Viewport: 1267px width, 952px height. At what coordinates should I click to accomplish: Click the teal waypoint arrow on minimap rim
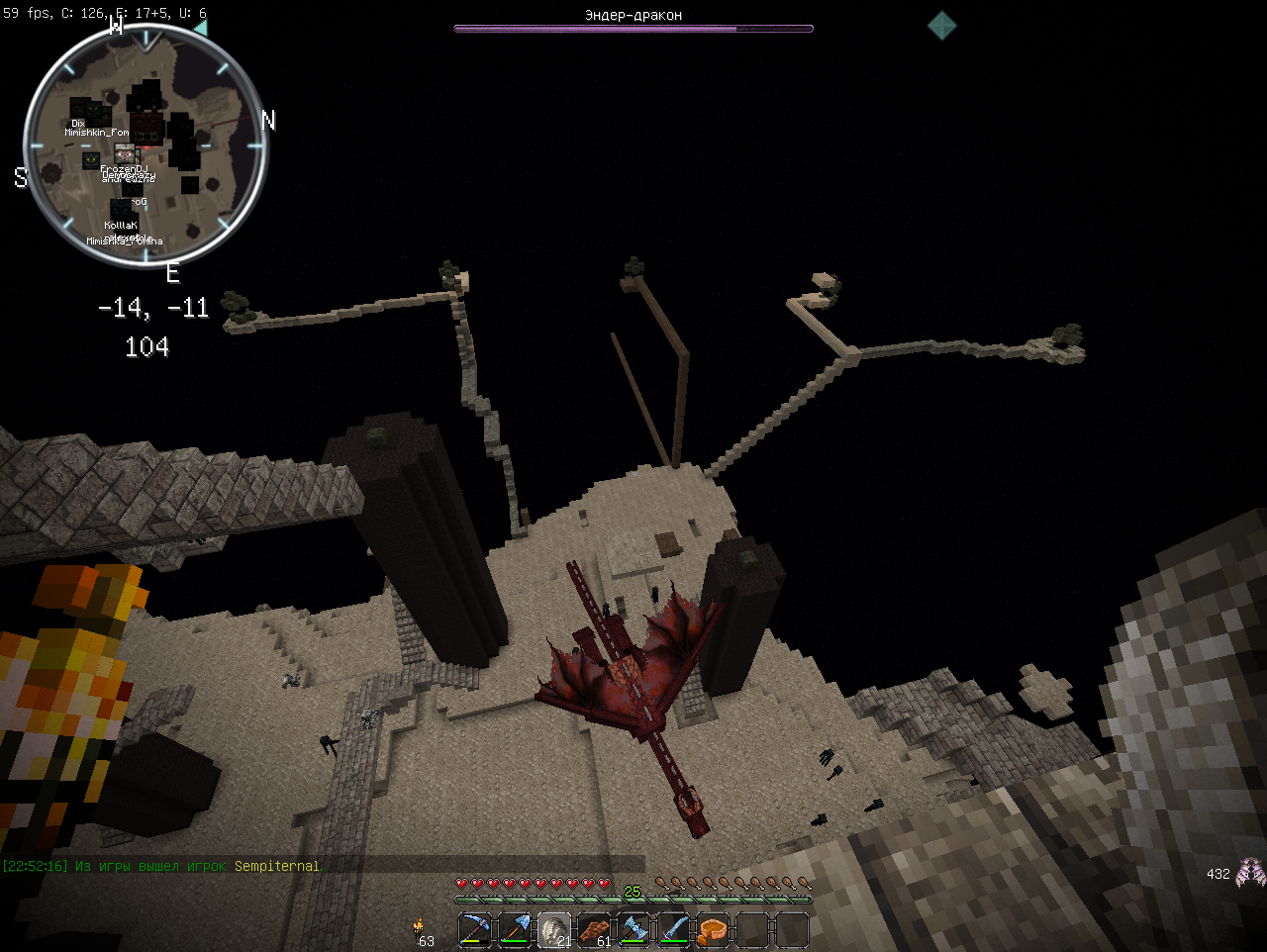click(201, 29)
